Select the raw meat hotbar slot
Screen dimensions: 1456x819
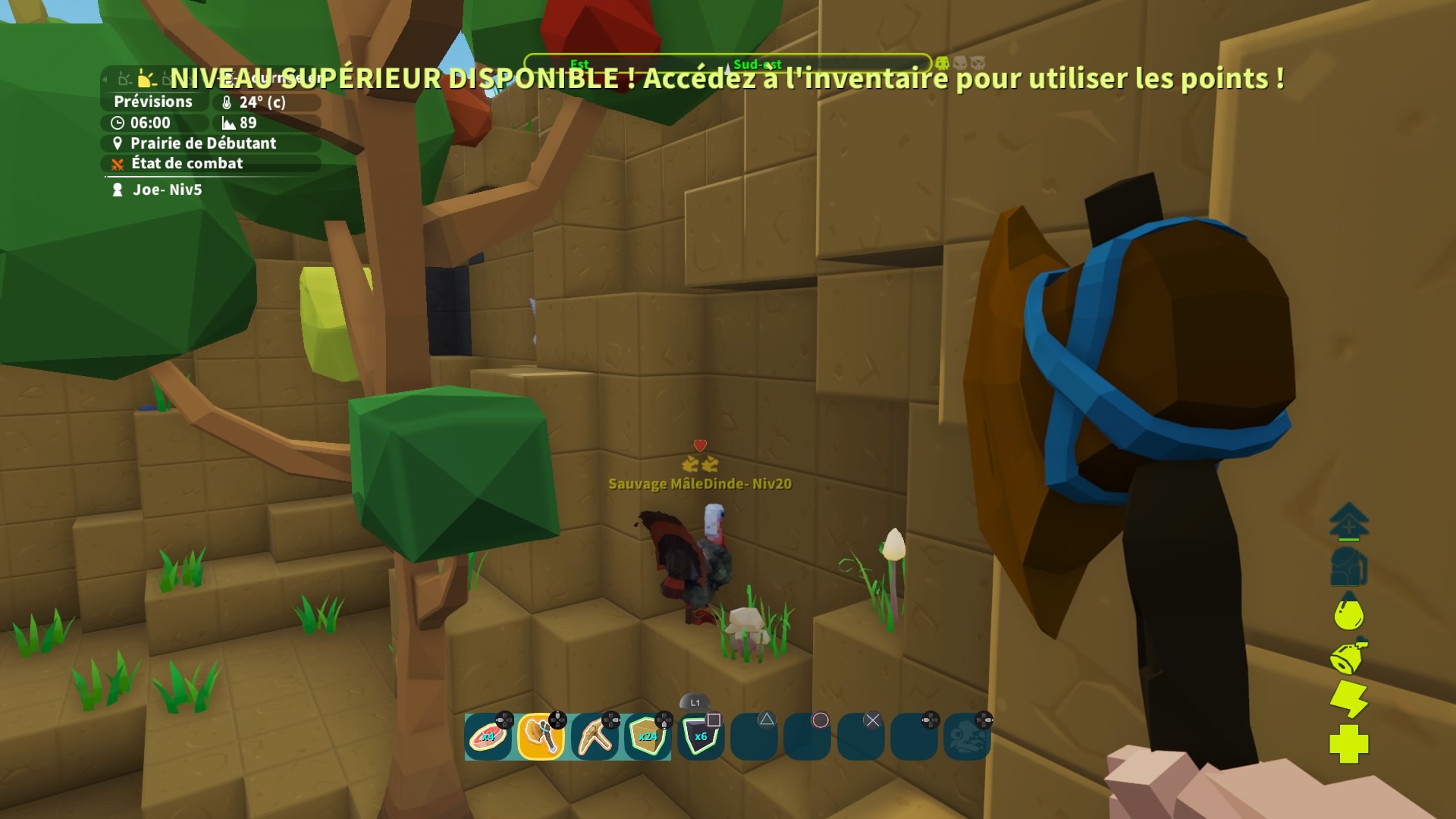point(488,736)
